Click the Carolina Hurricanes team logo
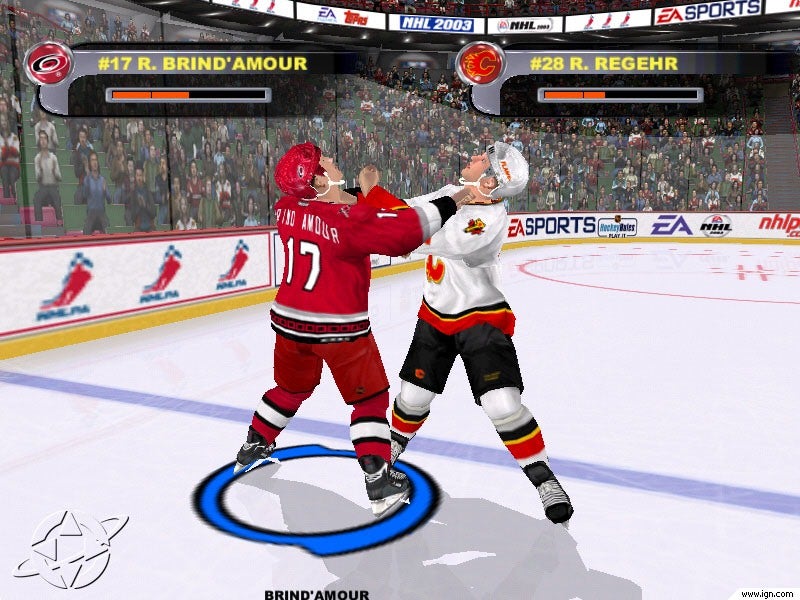The height and width of the screenshot is (600, 800). (46, 64)
